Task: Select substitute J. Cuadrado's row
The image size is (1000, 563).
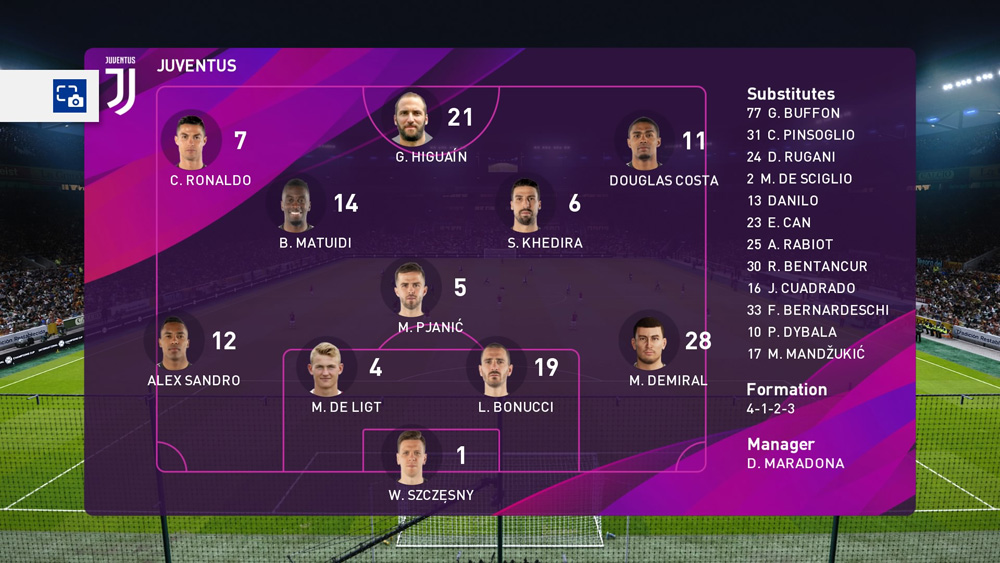Action: coord(800,288)
